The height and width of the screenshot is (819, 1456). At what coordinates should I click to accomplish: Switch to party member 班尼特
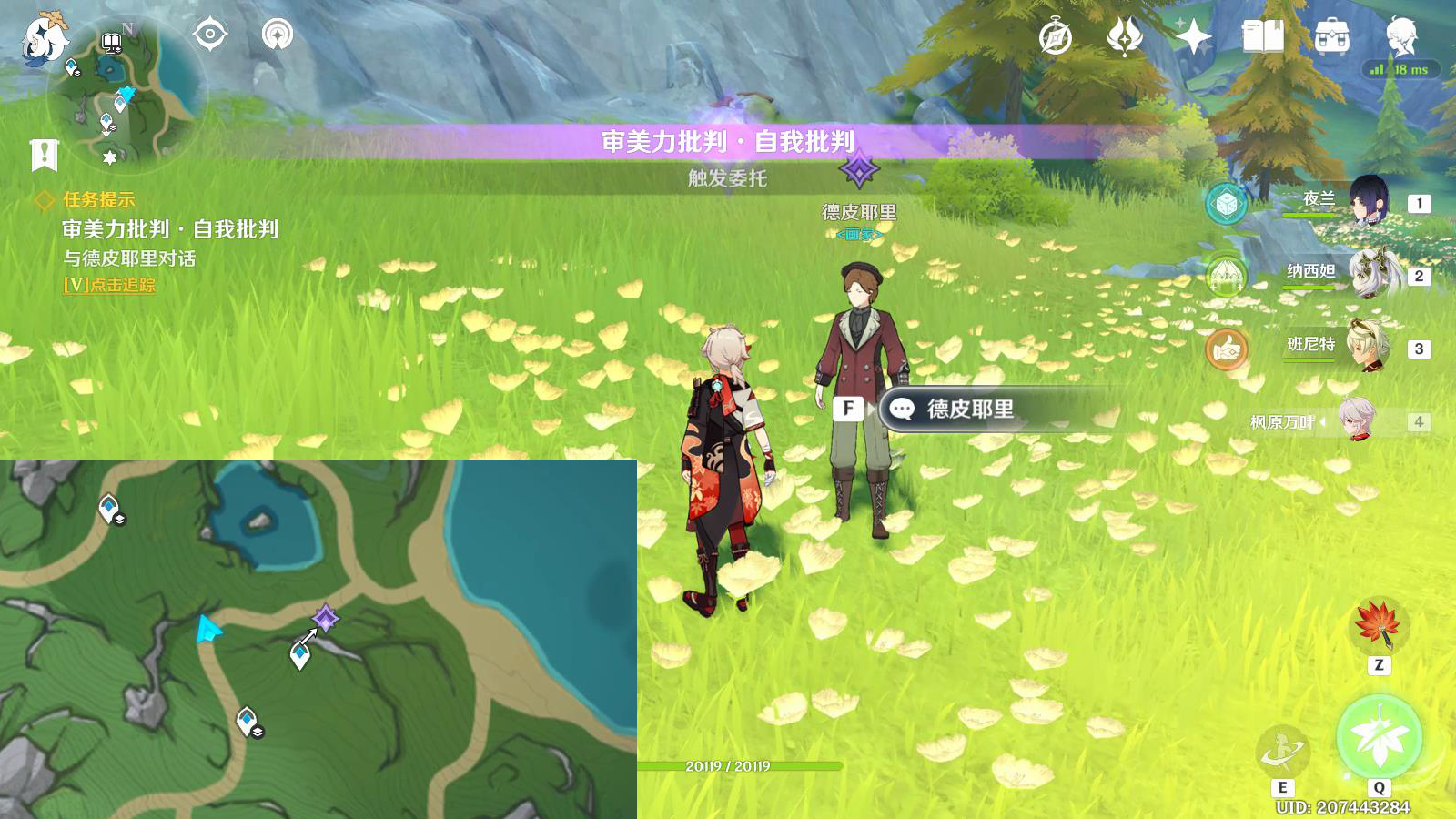pos(1365,347)
